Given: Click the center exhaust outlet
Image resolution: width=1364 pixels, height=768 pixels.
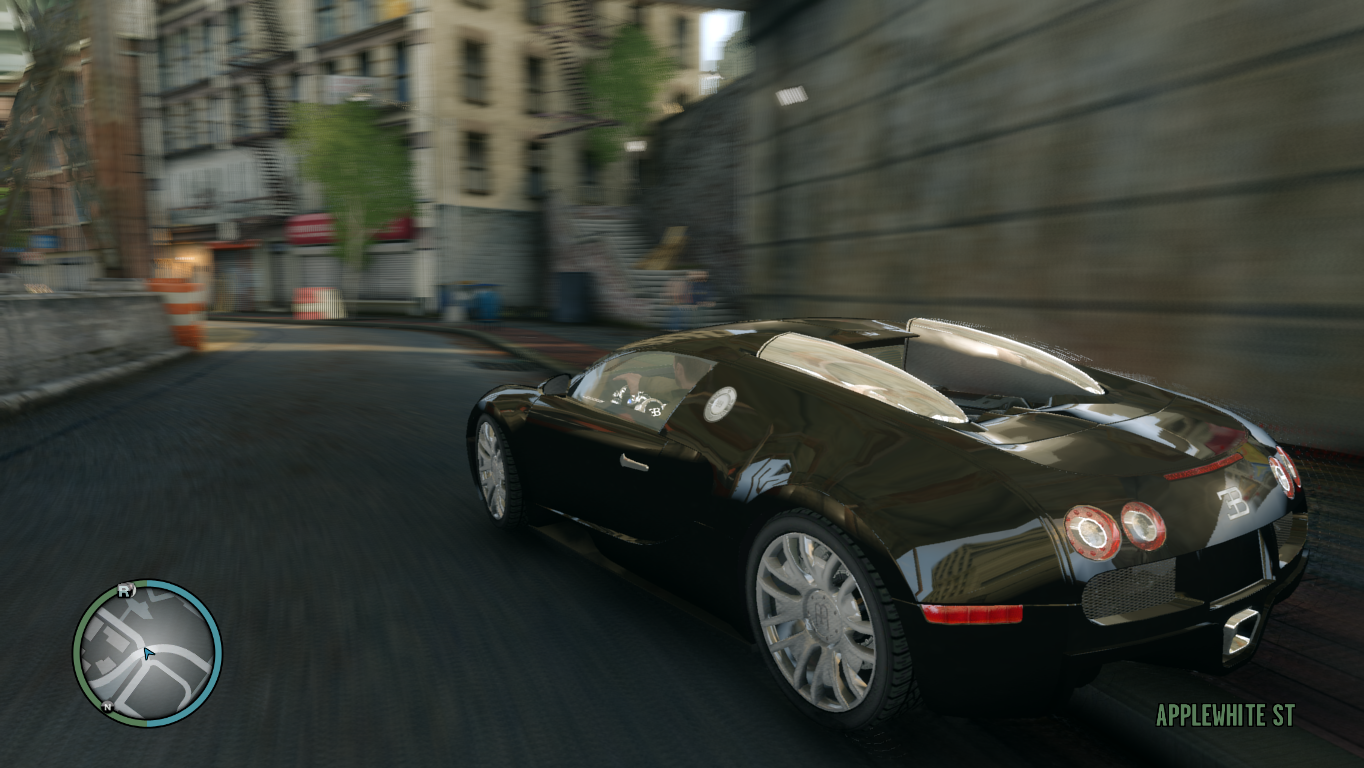Looking at the screenshot, I should [1240, 627].
